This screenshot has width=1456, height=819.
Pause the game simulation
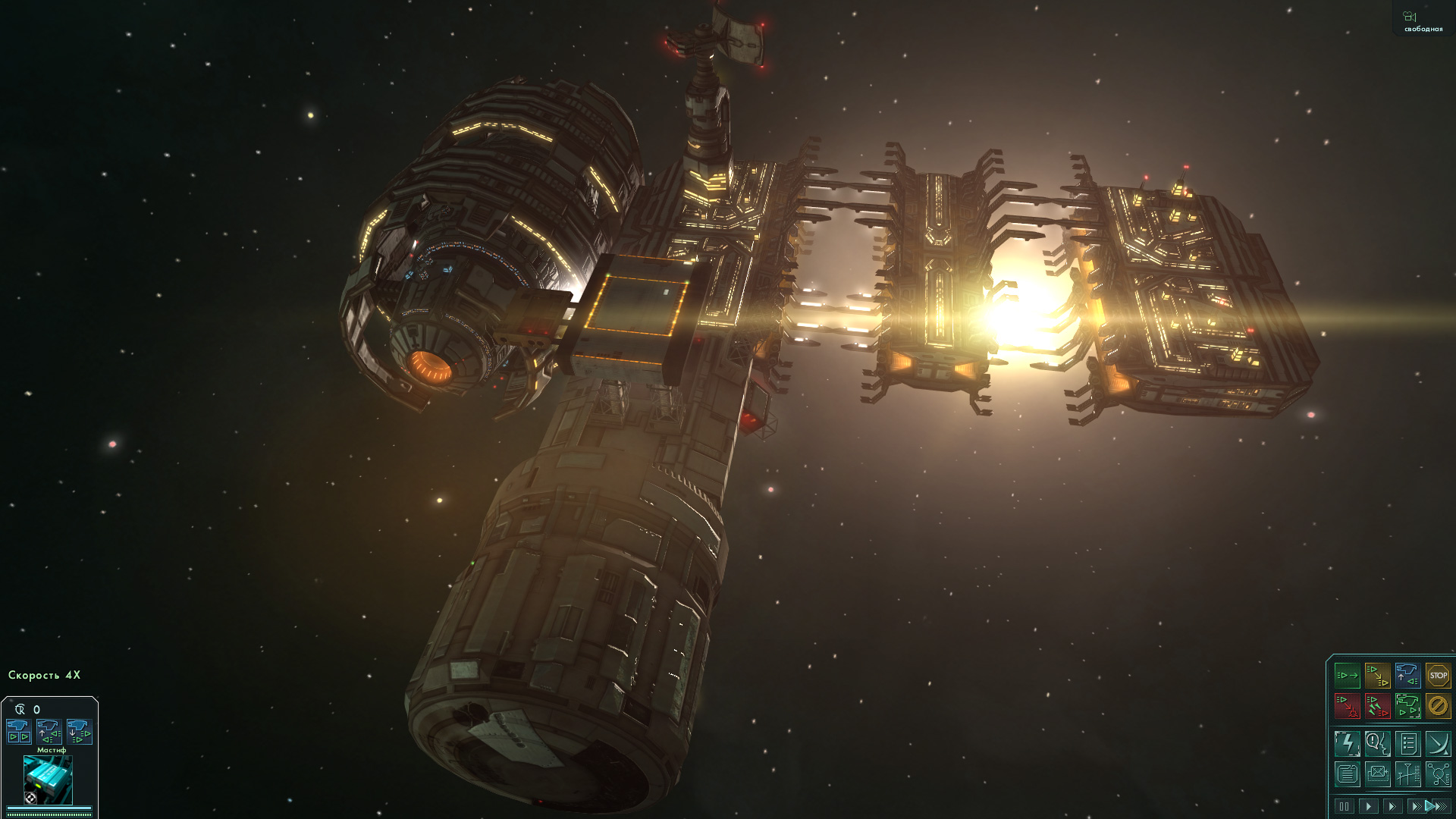click(x=1345, y=806)
